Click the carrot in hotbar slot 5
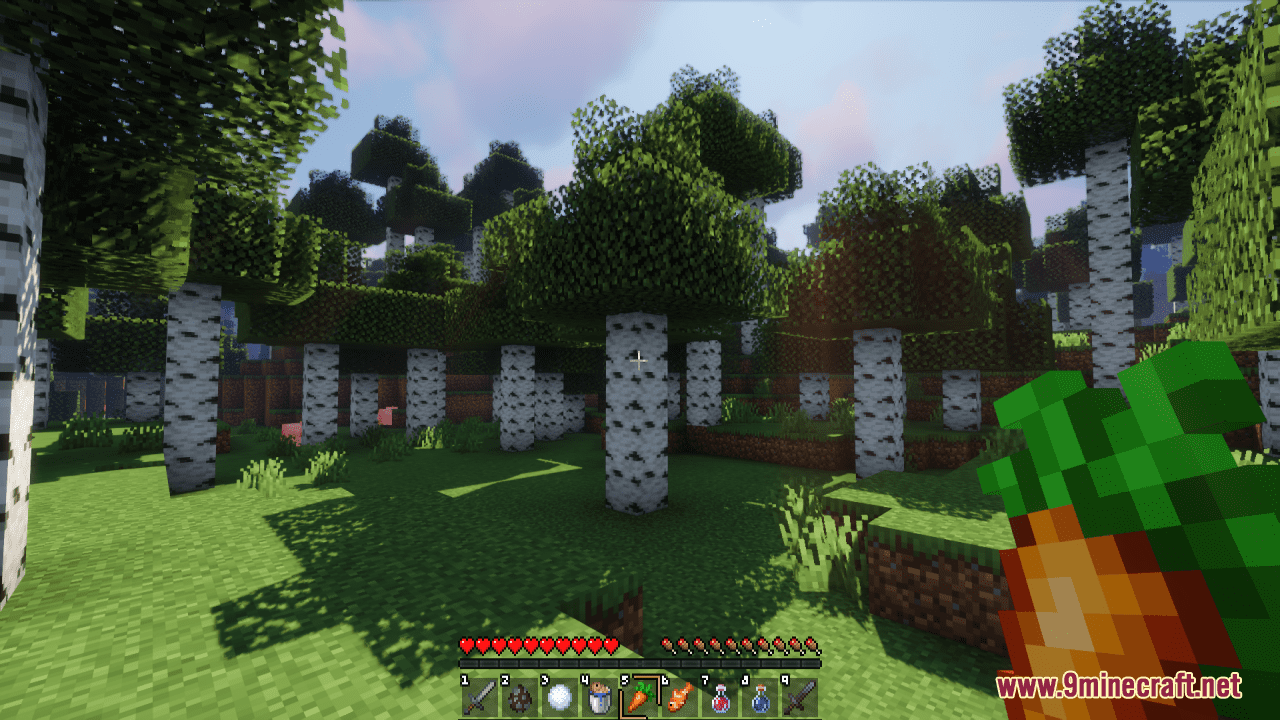The width and height of the screenshot is (1280, 720). tap(637, 696)
